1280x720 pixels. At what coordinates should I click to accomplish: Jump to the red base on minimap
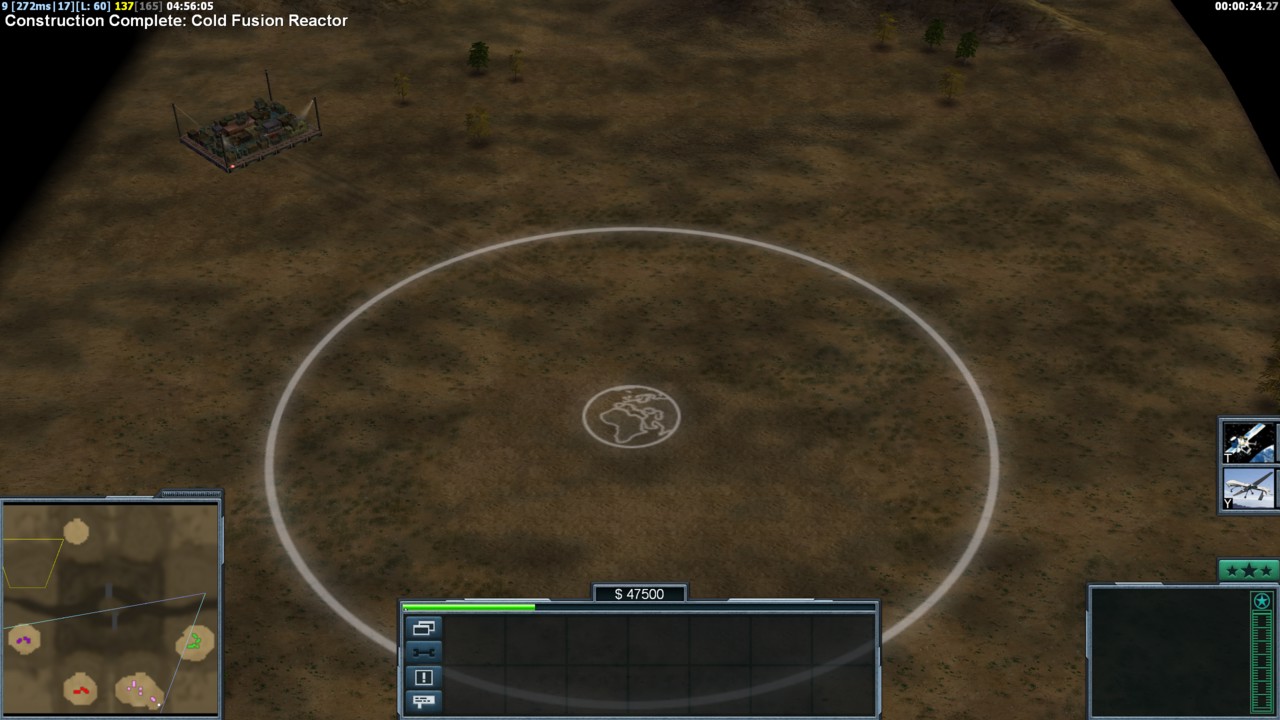coord(81,689)
